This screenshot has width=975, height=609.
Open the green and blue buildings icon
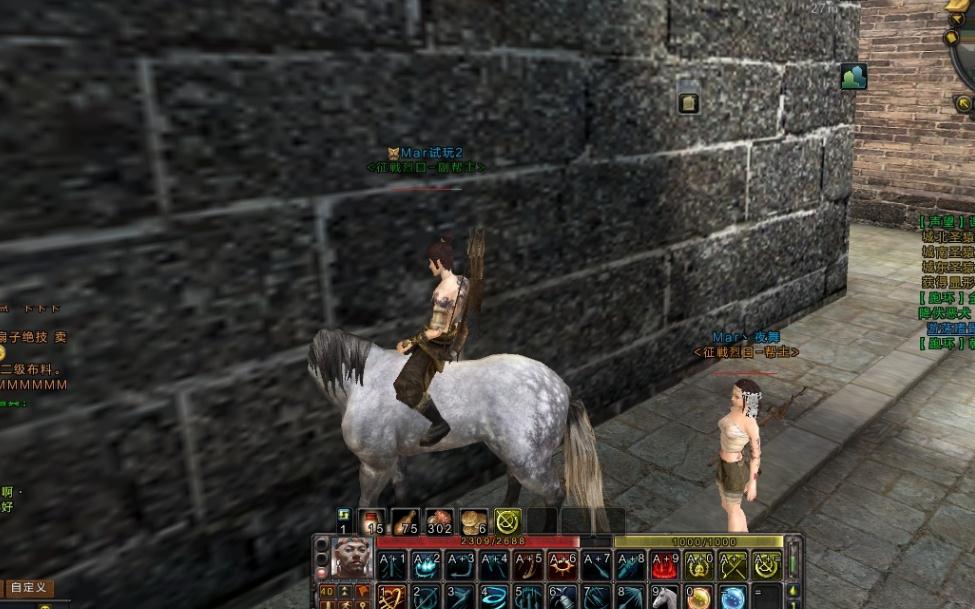click(853, 77)
